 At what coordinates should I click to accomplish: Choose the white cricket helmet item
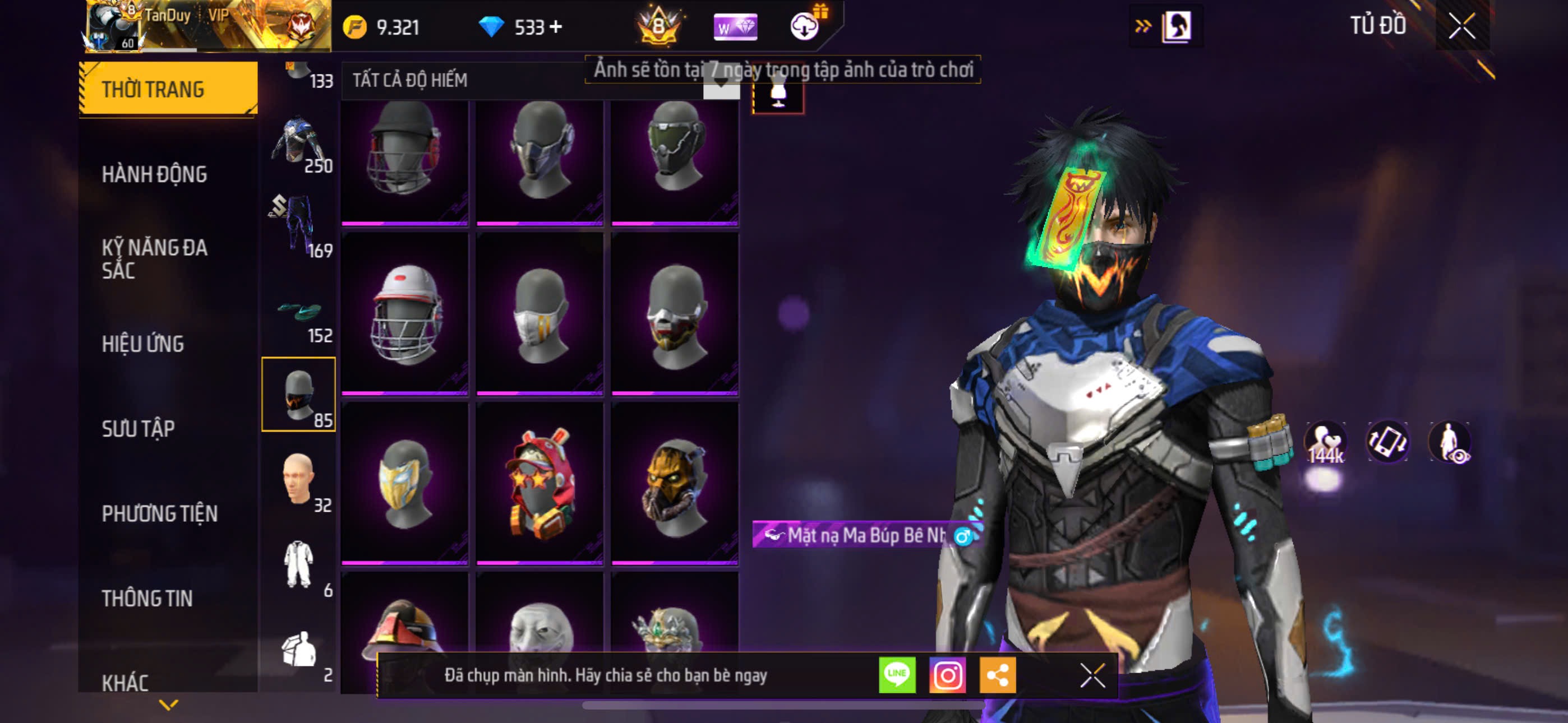coord(405,314)
